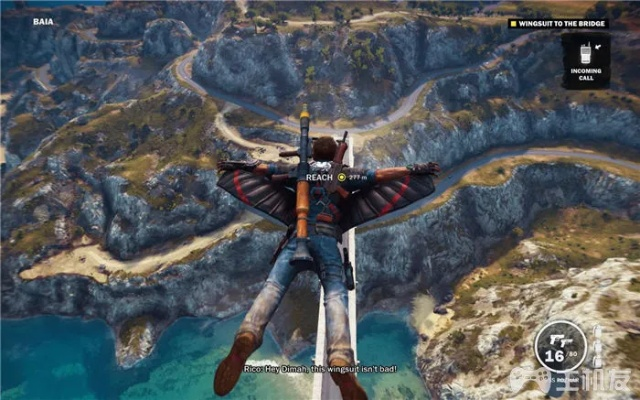
Task: Click the BAIA location label
Action: pyautogui.click(x=42, y=20)
